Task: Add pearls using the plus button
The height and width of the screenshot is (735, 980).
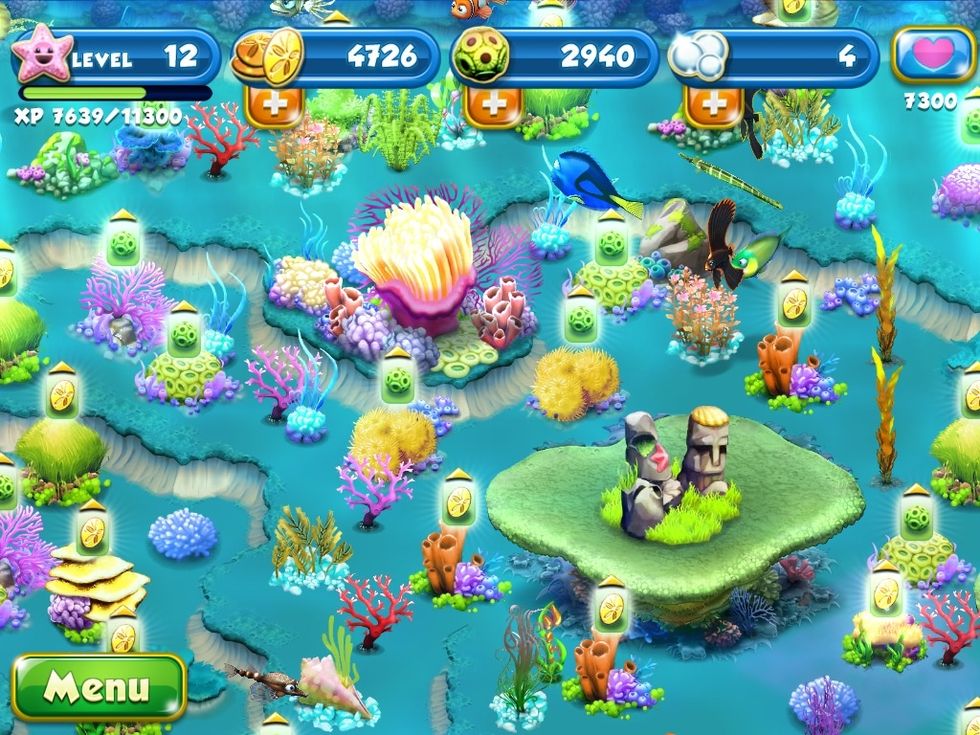Action: point(714,105)
